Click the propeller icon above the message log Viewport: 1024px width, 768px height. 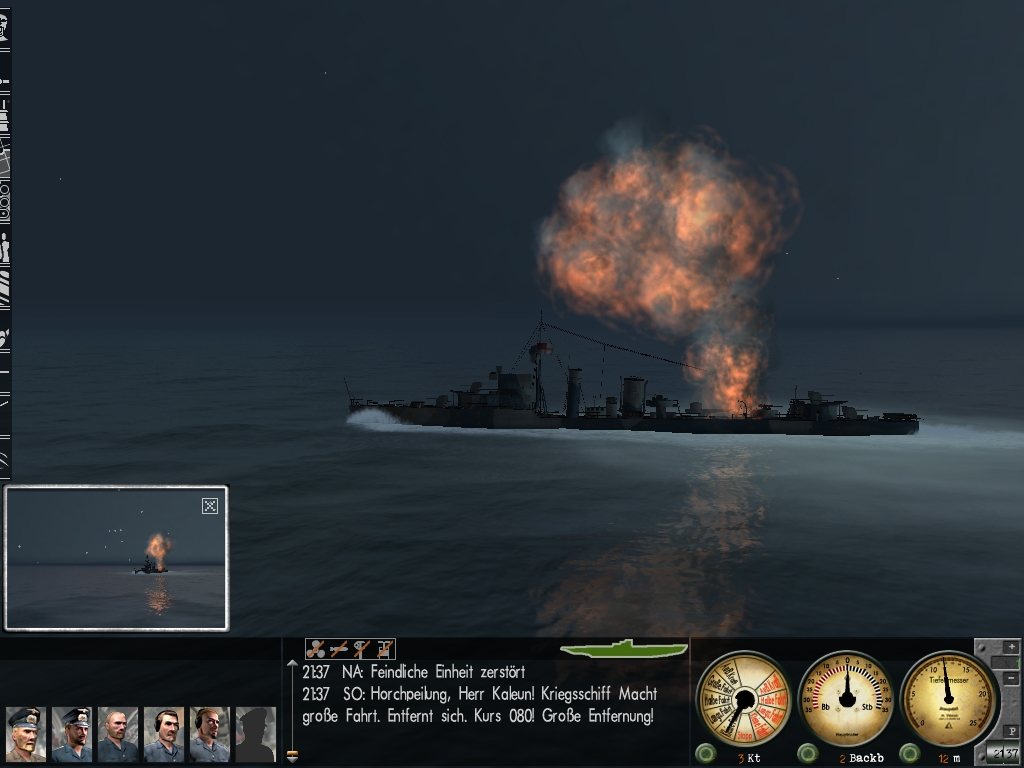(316, 649)
